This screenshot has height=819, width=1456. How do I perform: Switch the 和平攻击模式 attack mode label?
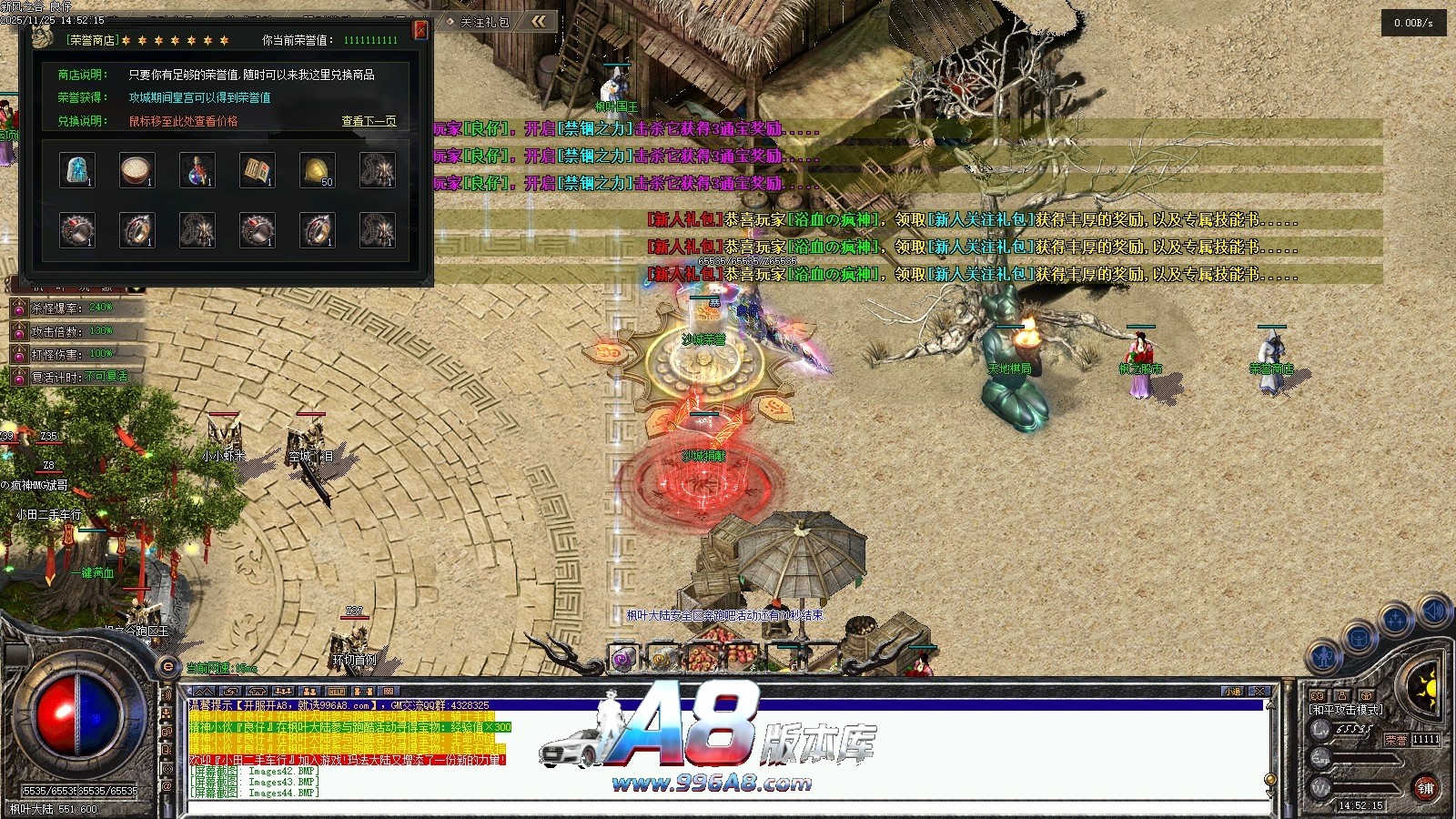point(1346,710)
